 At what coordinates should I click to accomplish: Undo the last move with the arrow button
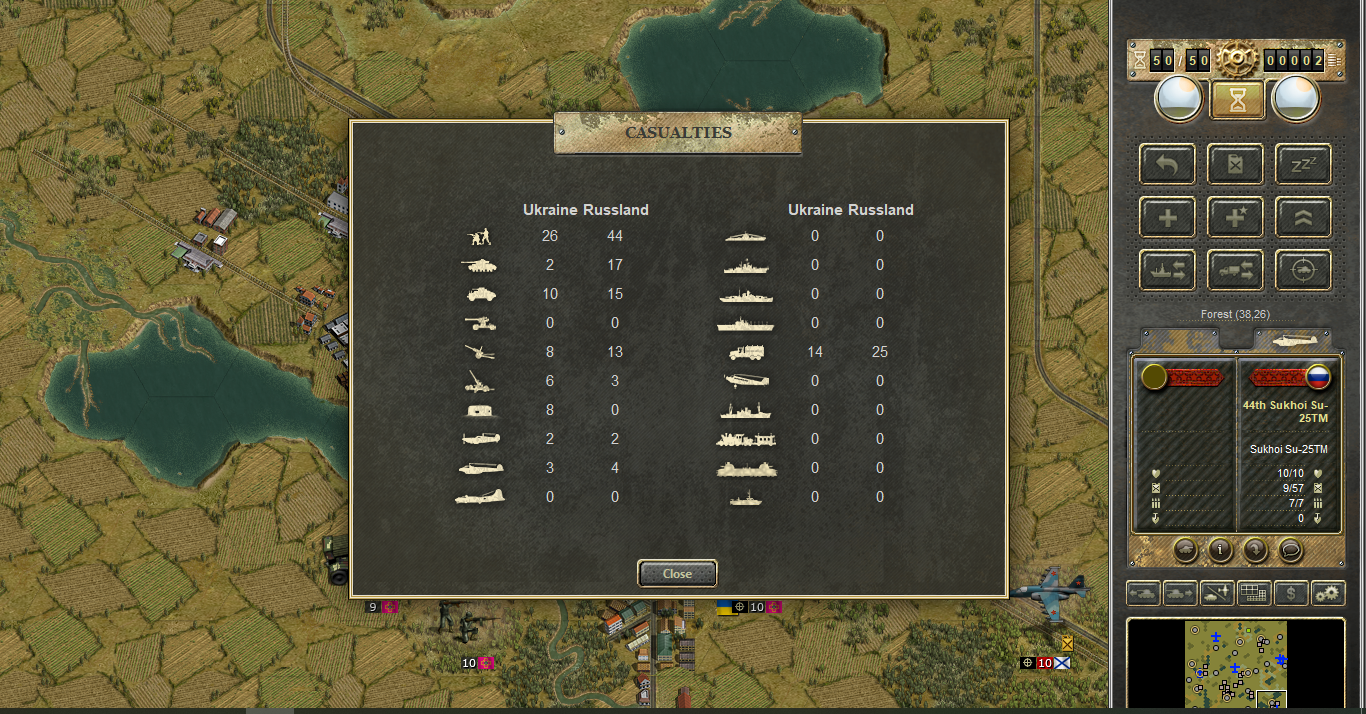(1167, 164)
